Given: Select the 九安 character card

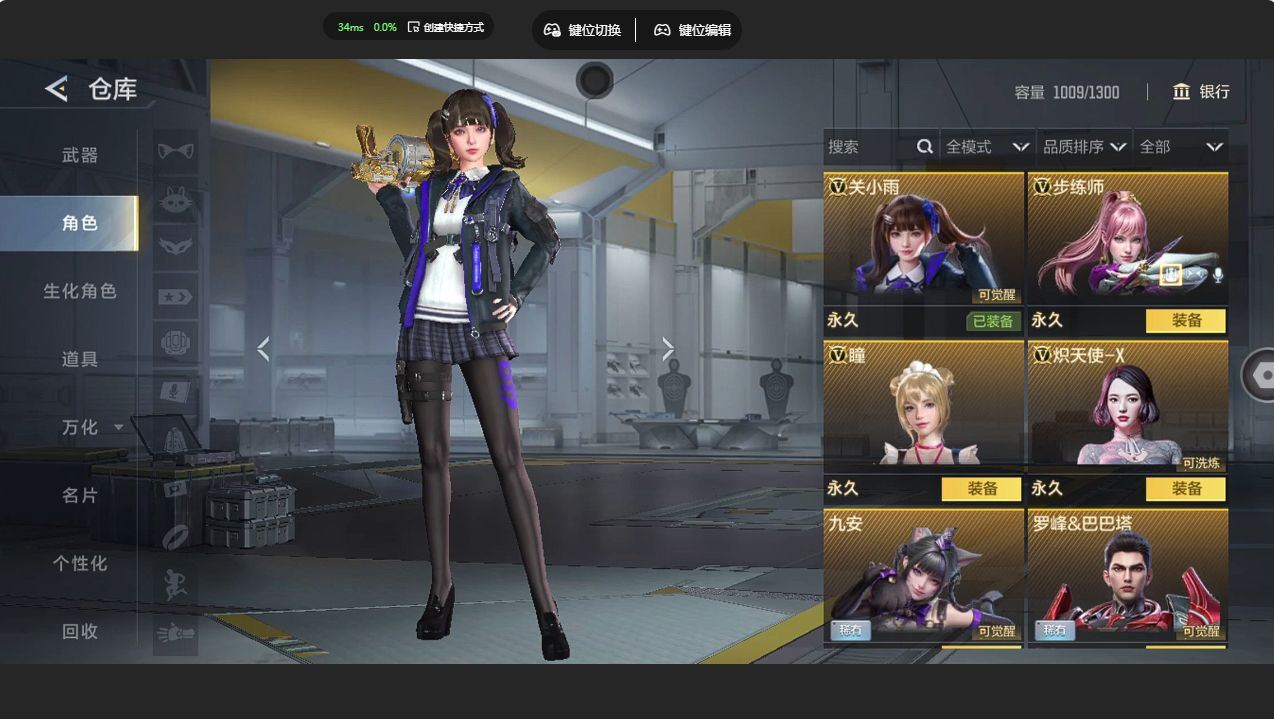Looking at the screenshot, I should [x=923, y=577].
